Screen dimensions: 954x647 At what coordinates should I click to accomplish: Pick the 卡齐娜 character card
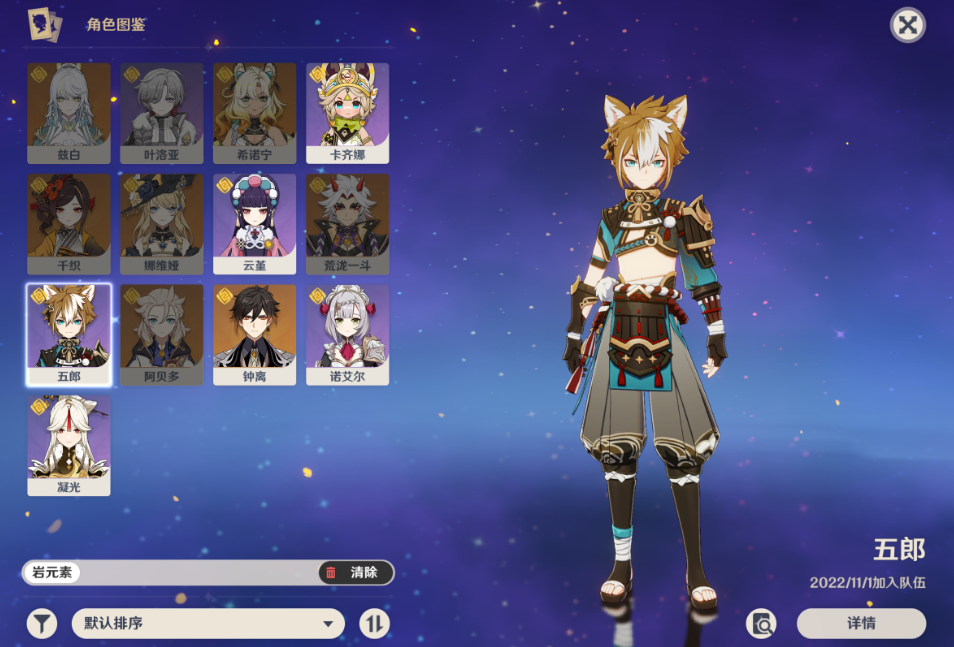click(x=348, y=112)
